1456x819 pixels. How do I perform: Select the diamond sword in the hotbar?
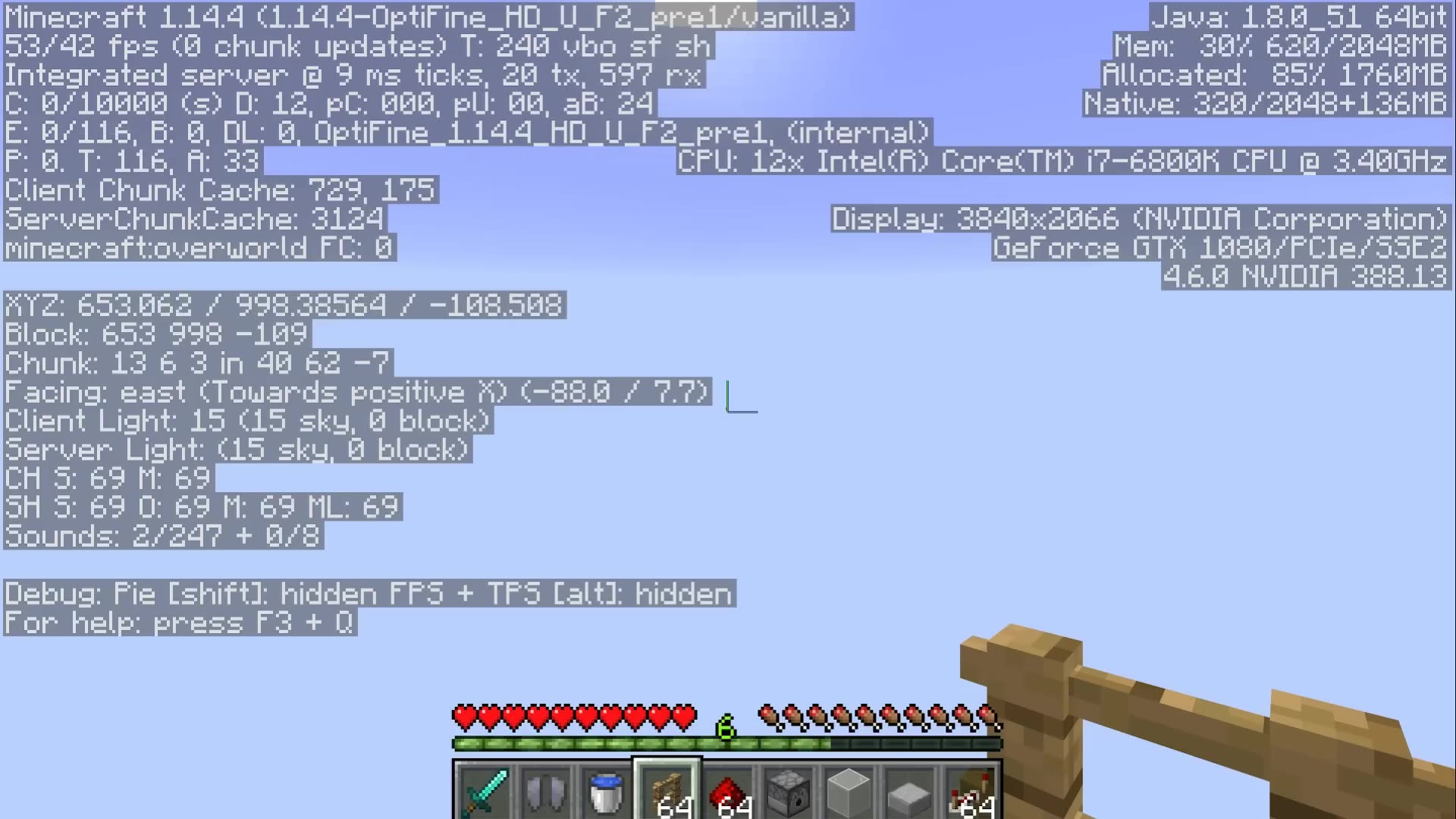[x=484, y=792]
